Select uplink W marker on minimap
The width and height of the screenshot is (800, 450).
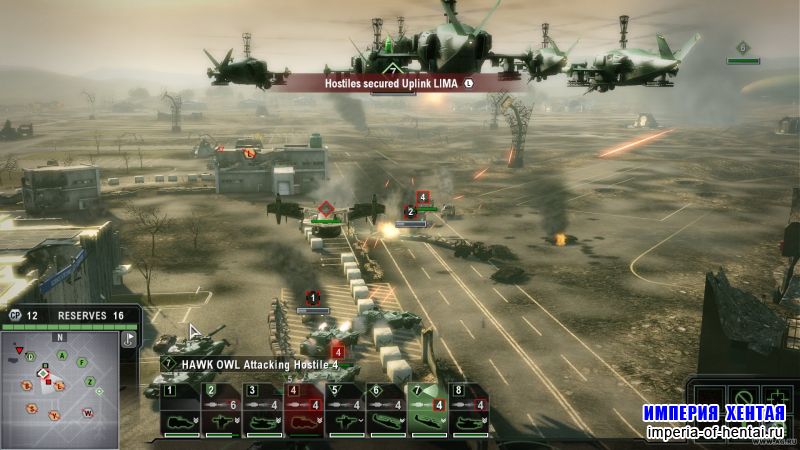coord(88,411)
